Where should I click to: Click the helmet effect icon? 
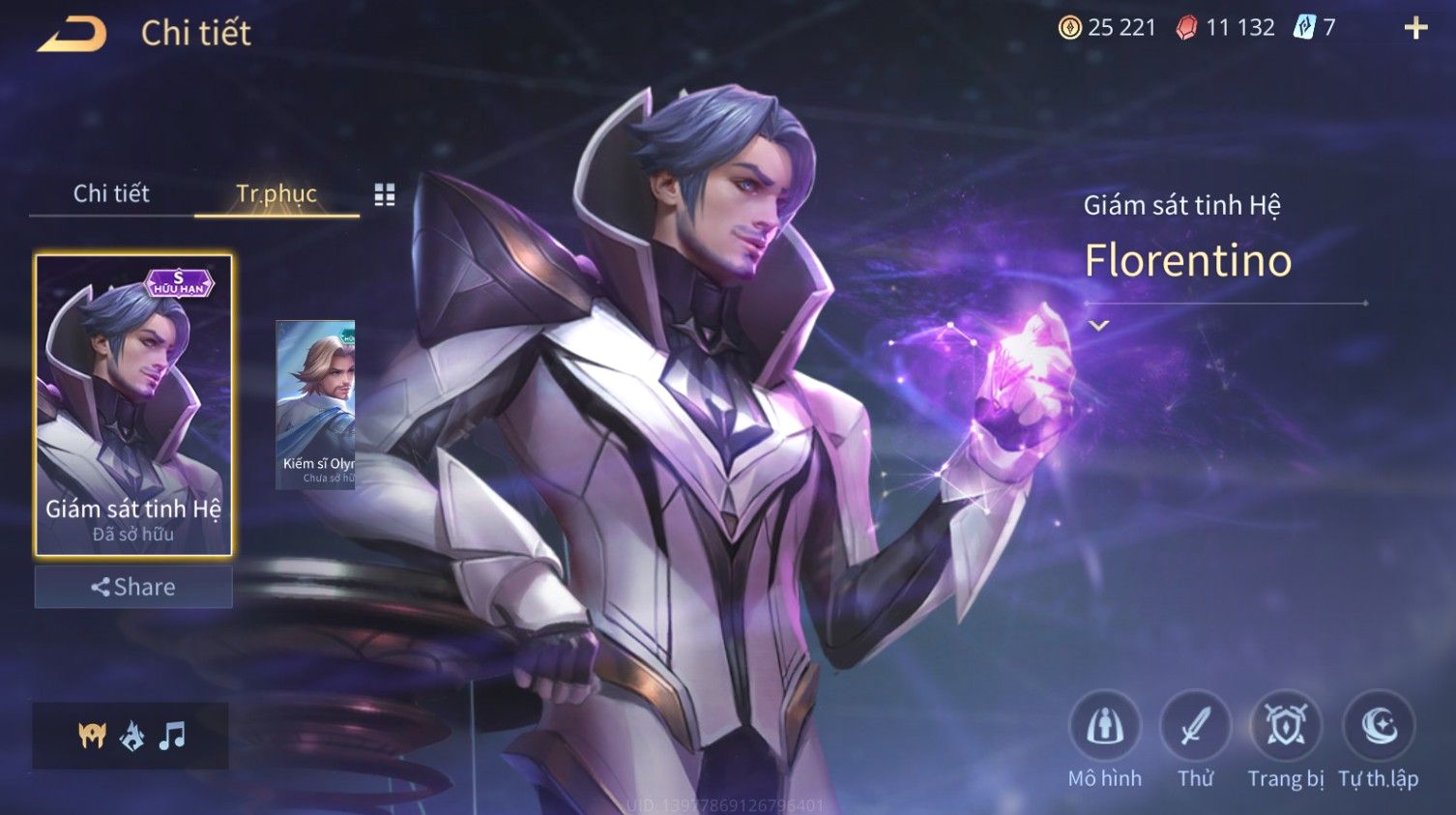tap(92, 736)
